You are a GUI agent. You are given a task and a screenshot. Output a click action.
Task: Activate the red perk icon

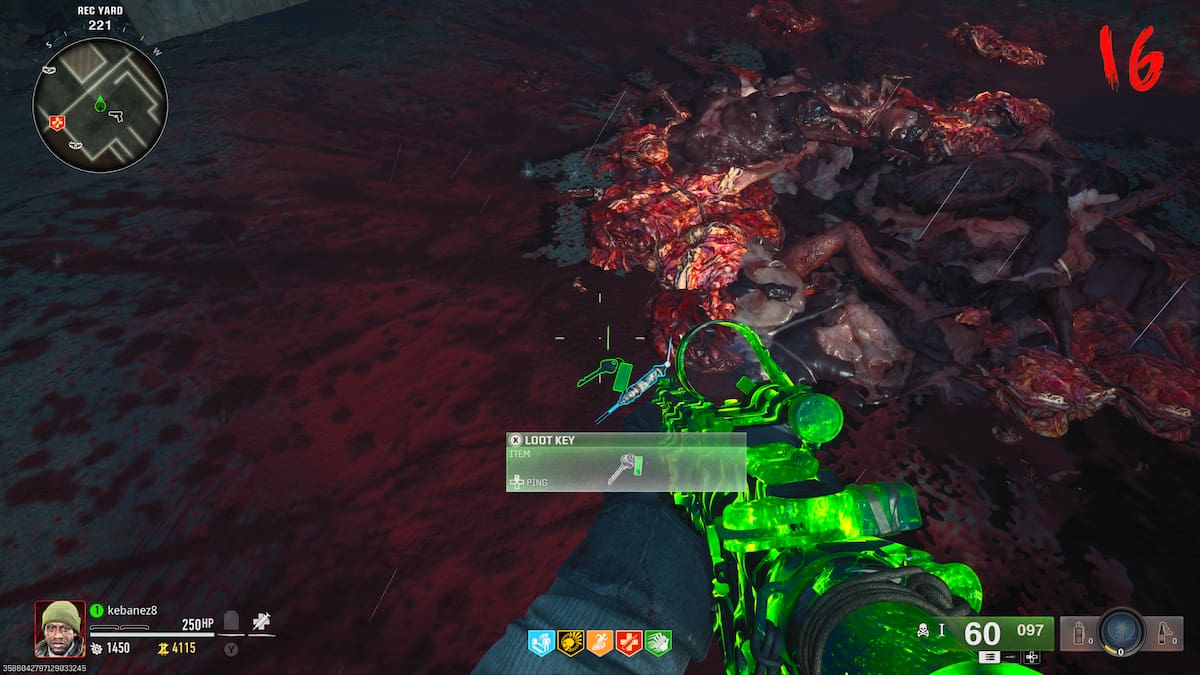(629, 642)
